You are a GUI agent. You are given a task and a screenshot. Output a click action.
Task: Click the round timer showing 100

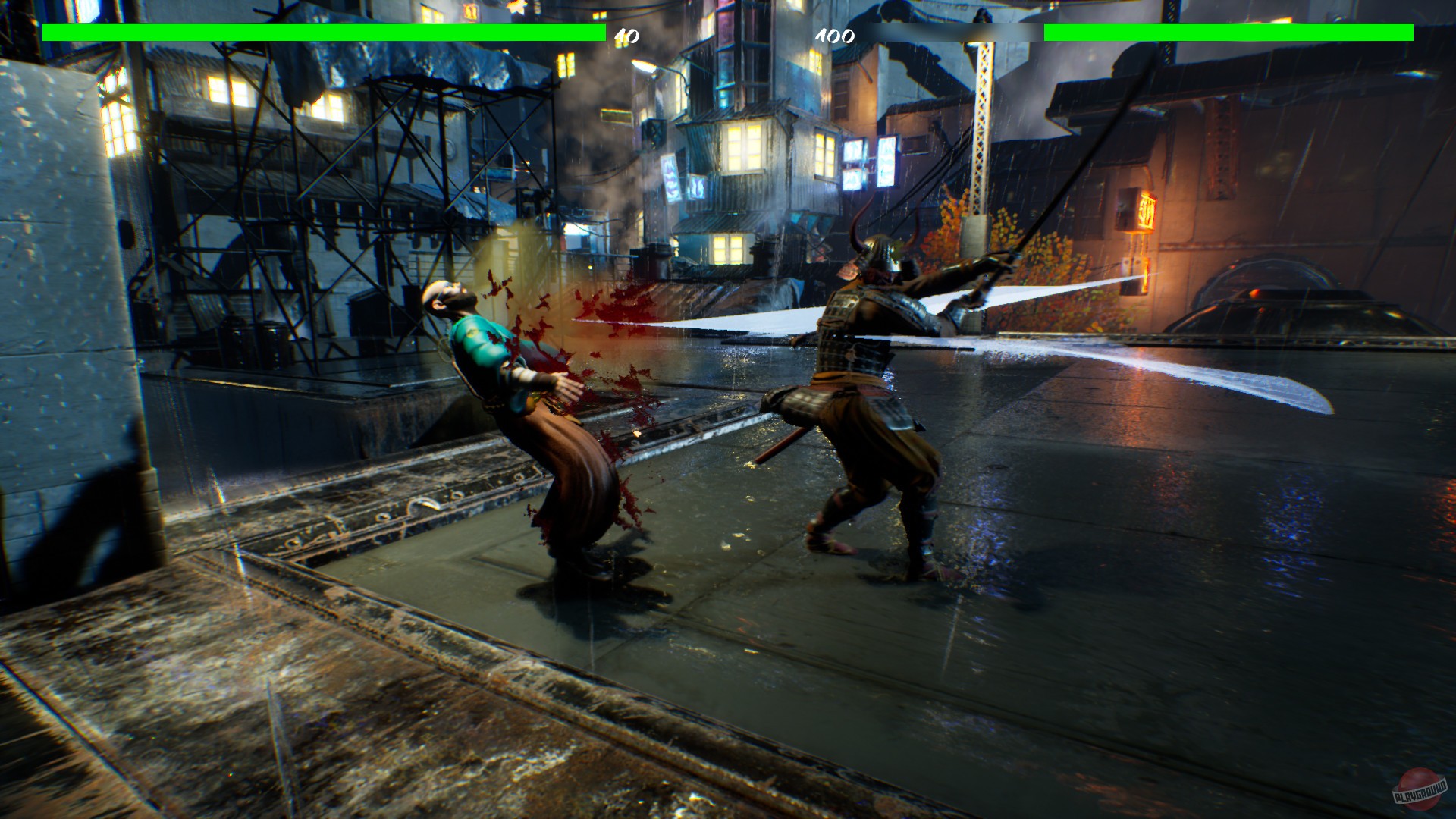pos(834,35)
